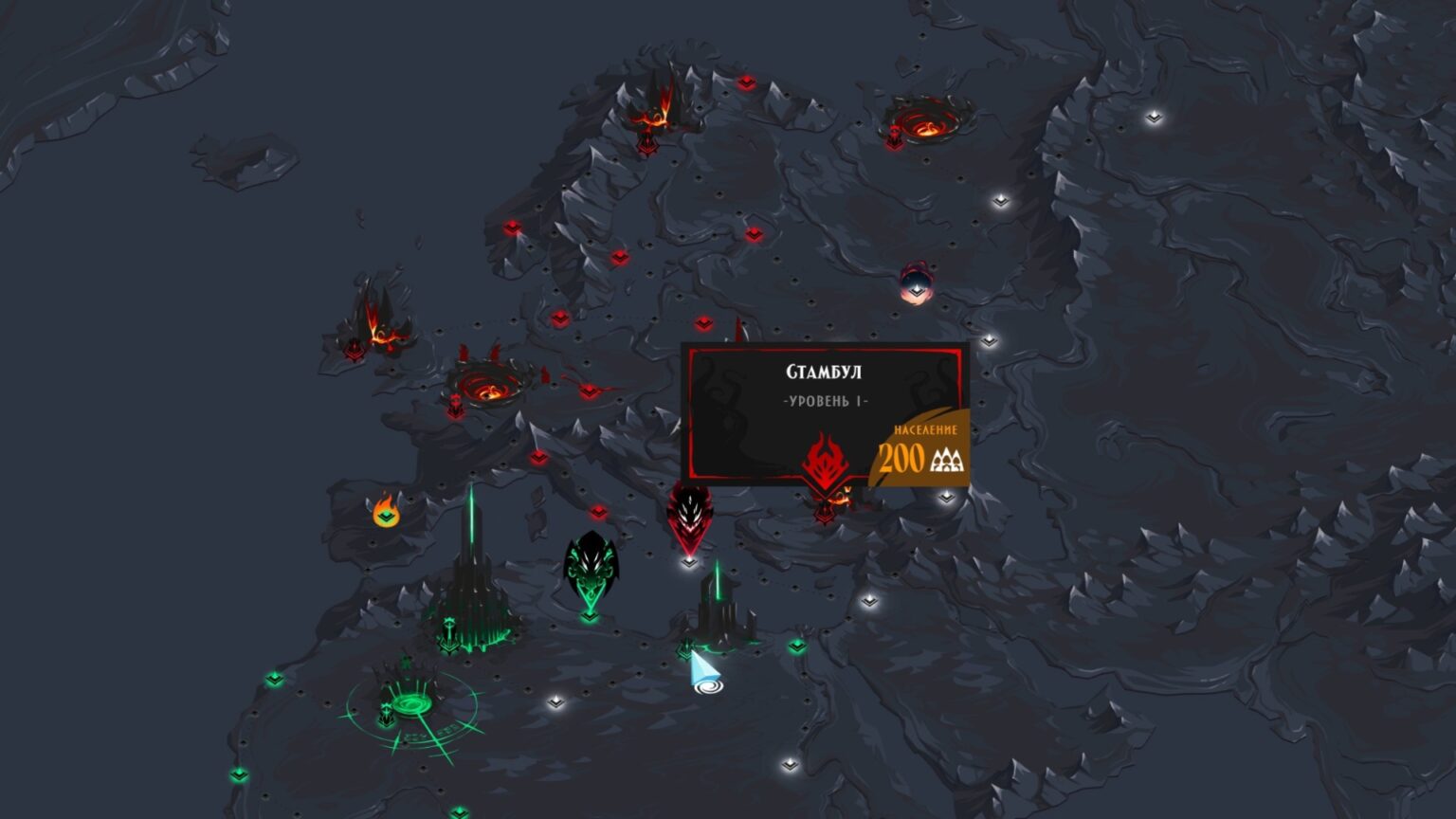Screen dimensions: 1456x819
Task: Click the orange flame map marker
Action: pos(386,510)
